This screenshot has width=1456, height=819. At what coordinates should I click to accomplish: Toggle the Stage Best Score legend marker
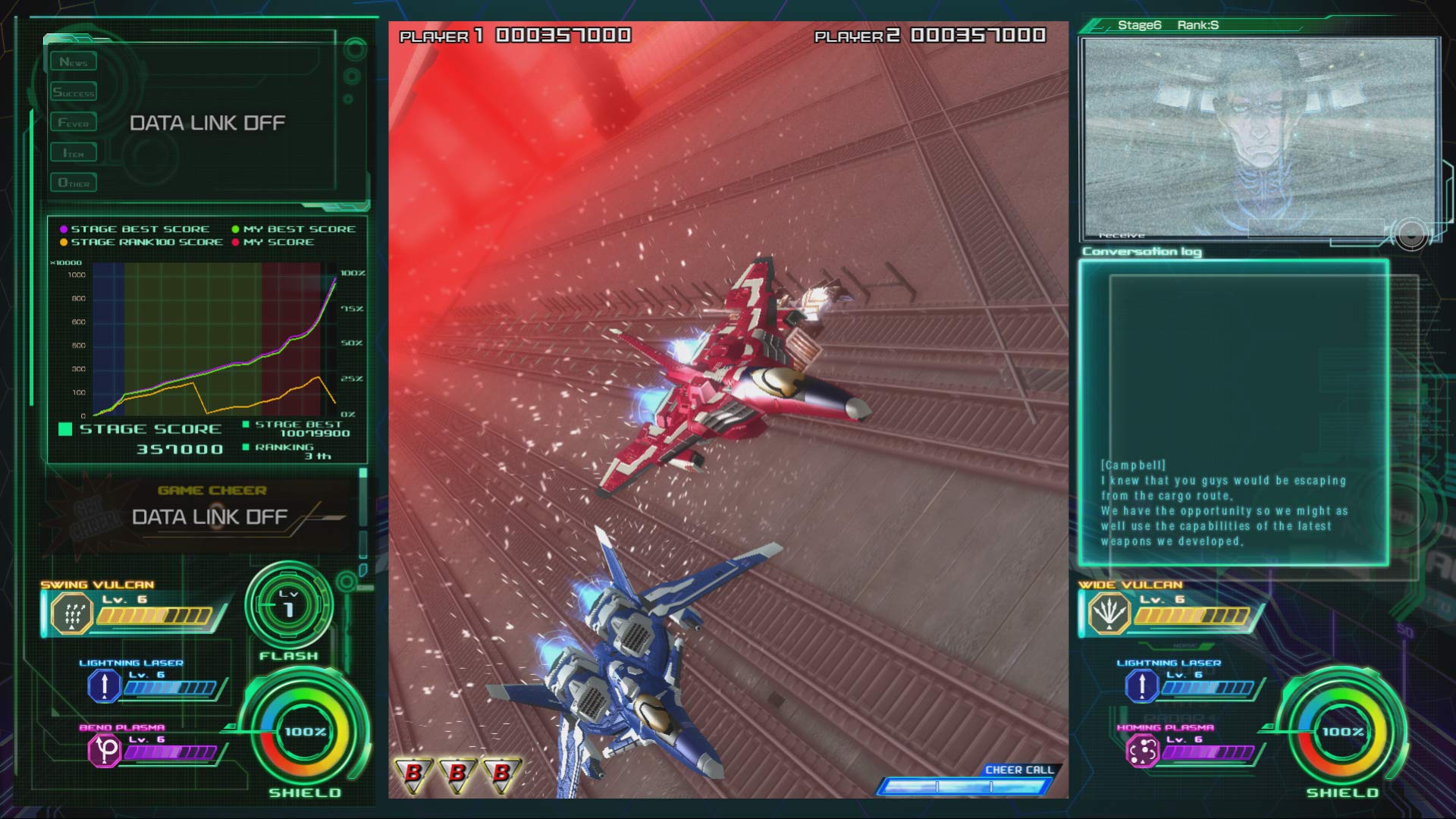pyautogui.click(x=64, y=228)
